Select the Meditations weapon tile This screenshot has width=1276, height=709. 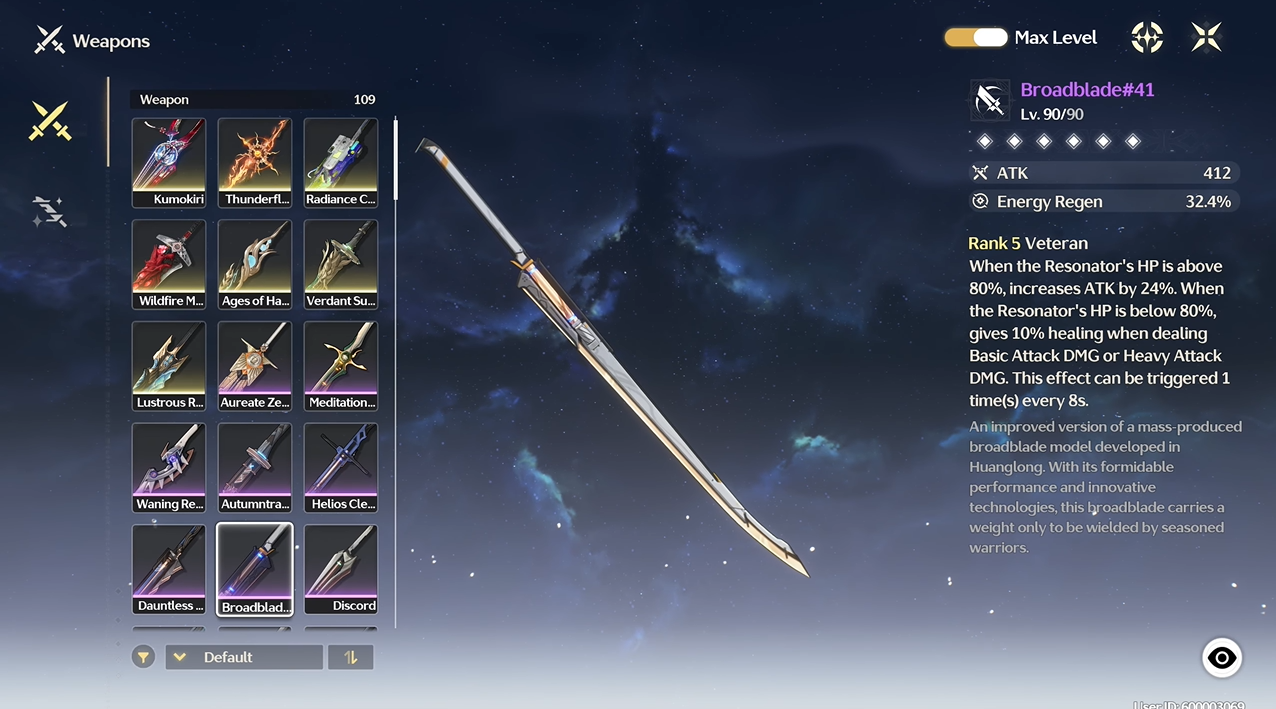tap(341, 366)
